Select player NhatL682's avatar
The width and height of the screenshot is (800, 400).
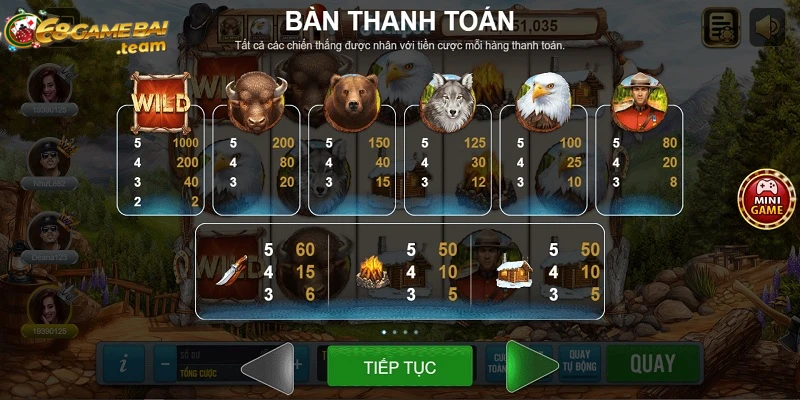tap(46, 157)
